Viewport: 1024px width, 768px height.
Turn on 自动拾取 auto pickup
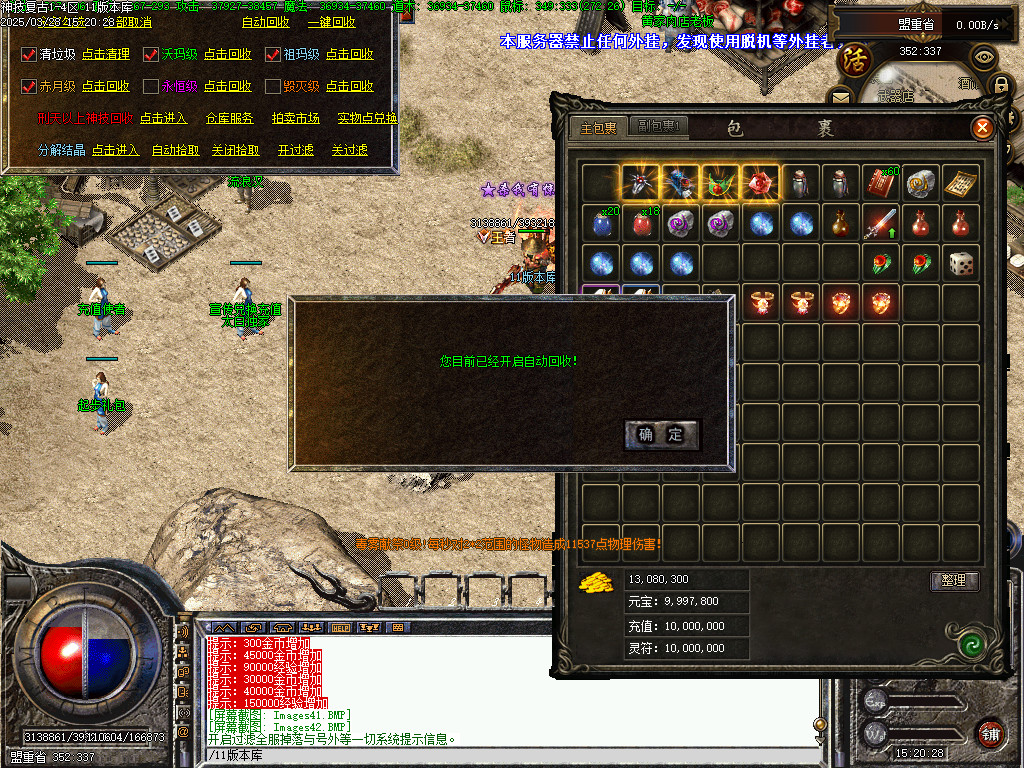tap(175, 150)
